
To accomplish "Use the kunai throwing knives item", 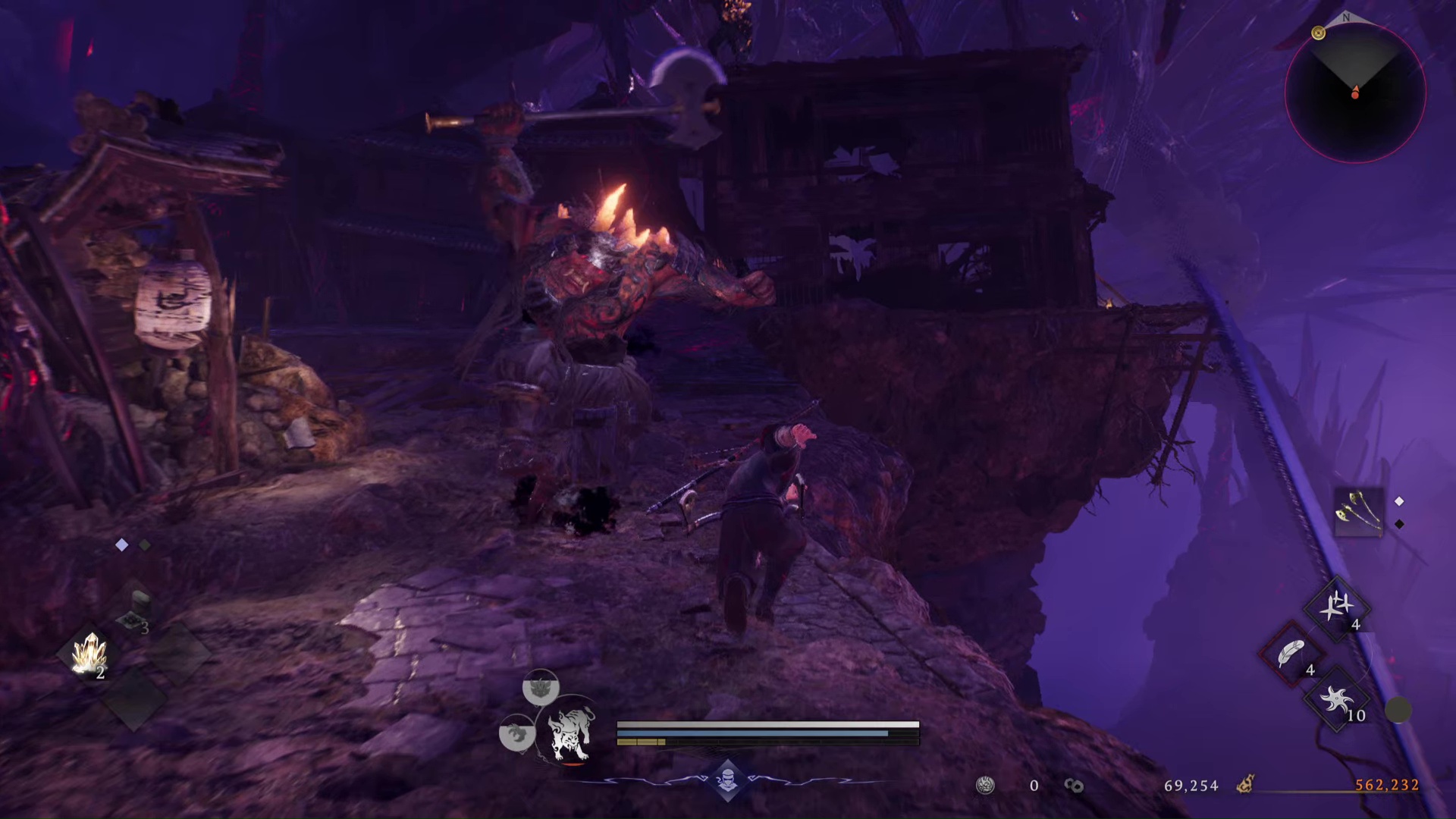I will tap(1336, 607).
